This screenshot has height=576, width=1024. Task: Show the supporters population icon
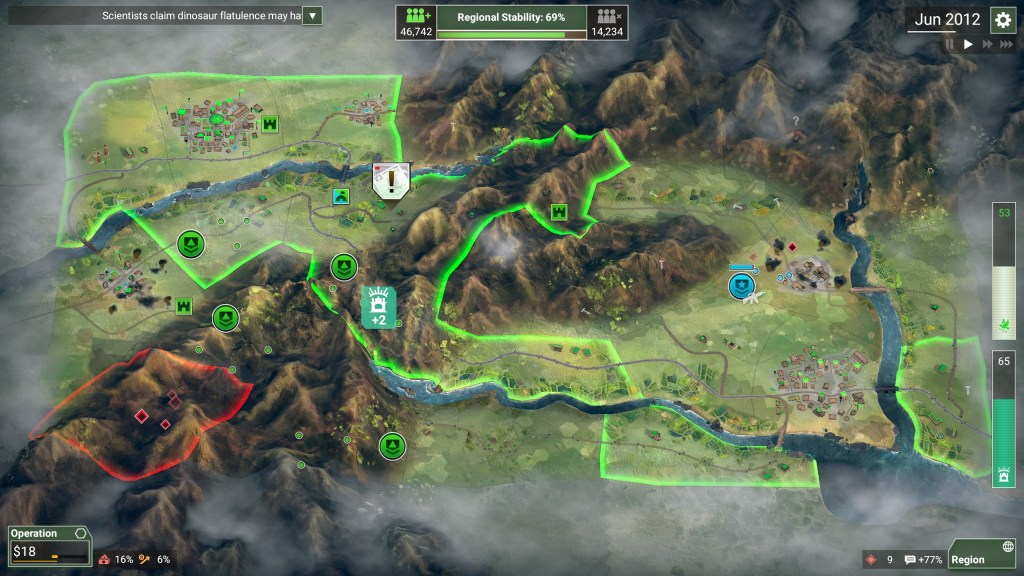(x=416, y=17)
